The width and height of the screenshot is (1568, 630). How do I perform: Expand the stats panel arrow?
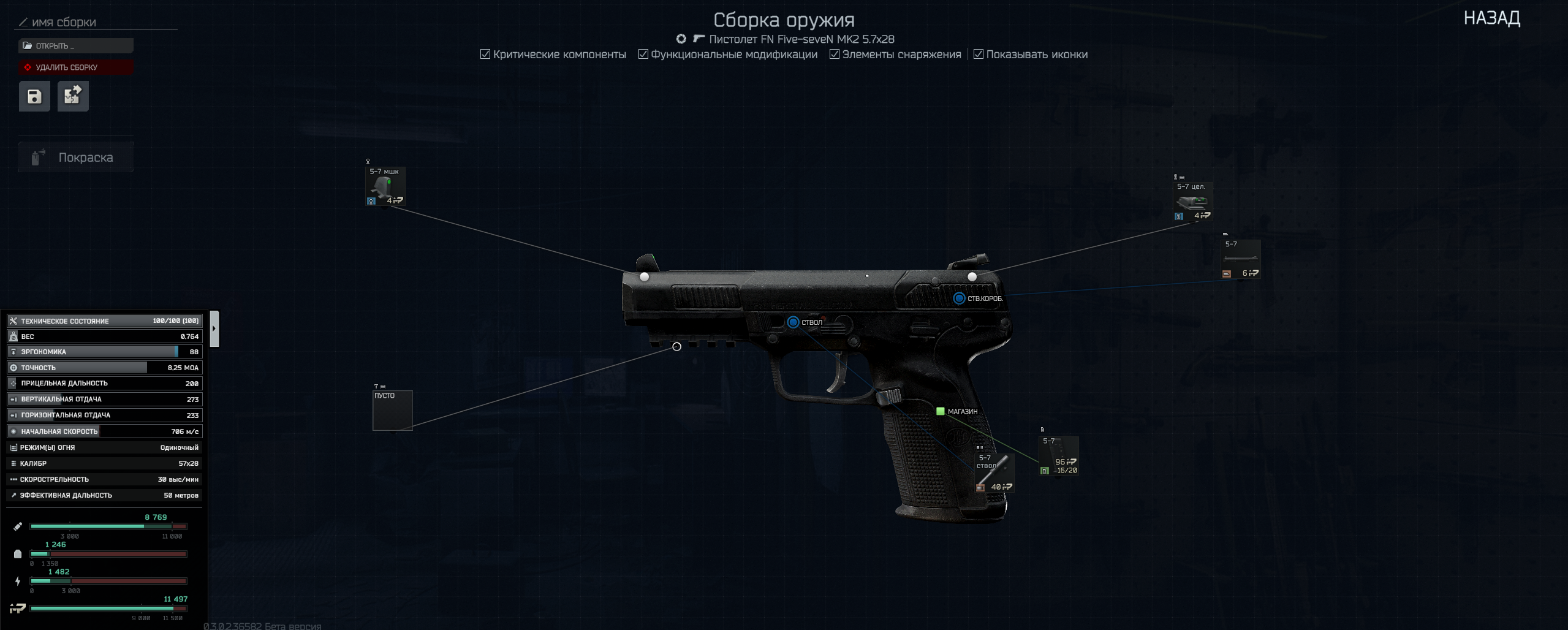tap(214, 328)
